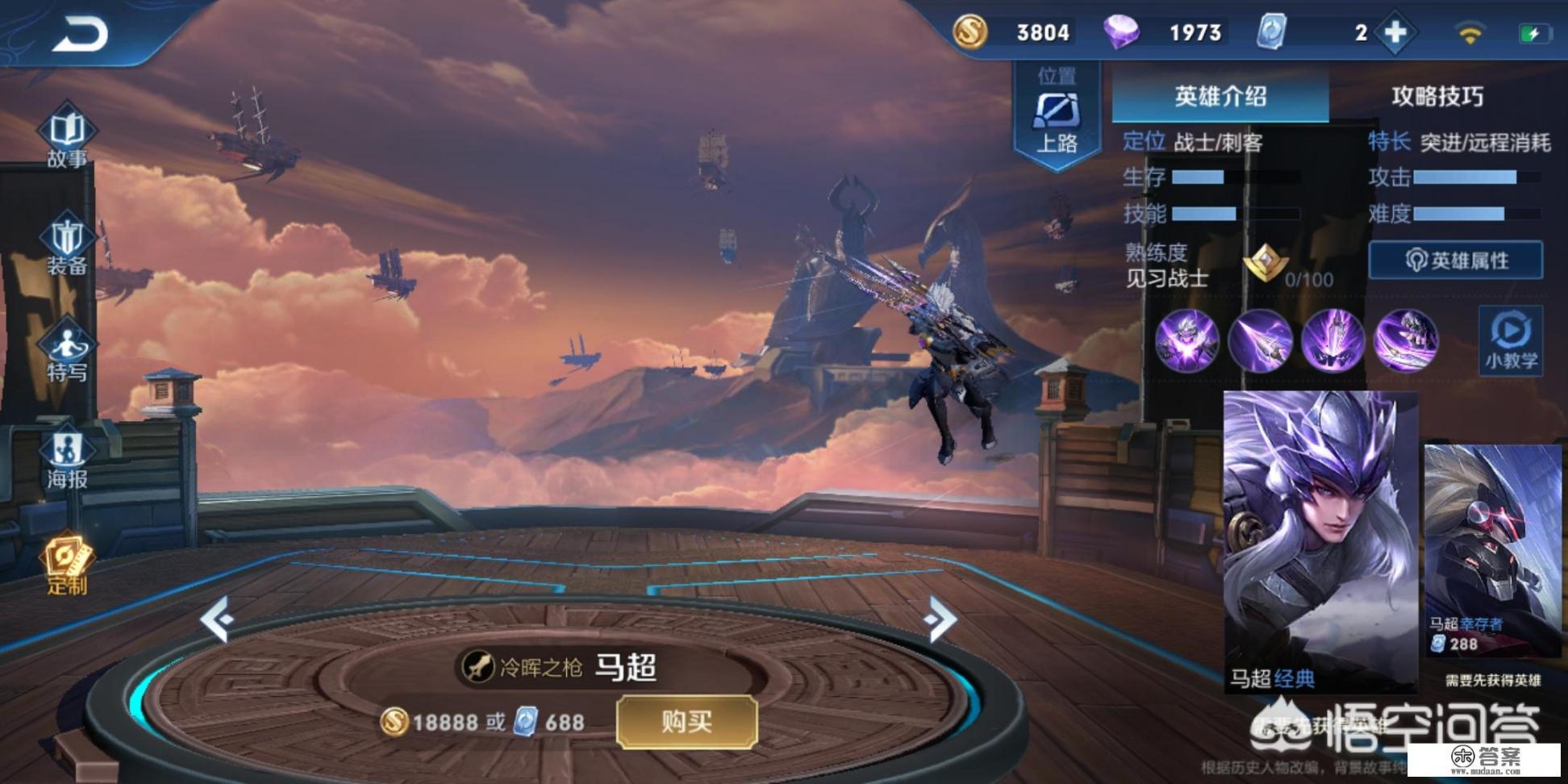Image resolution: width=1568 pixels, height=784 pixels.
Task: Open the 英雄属性 hero attributes panel
Action: point(1456,261)
